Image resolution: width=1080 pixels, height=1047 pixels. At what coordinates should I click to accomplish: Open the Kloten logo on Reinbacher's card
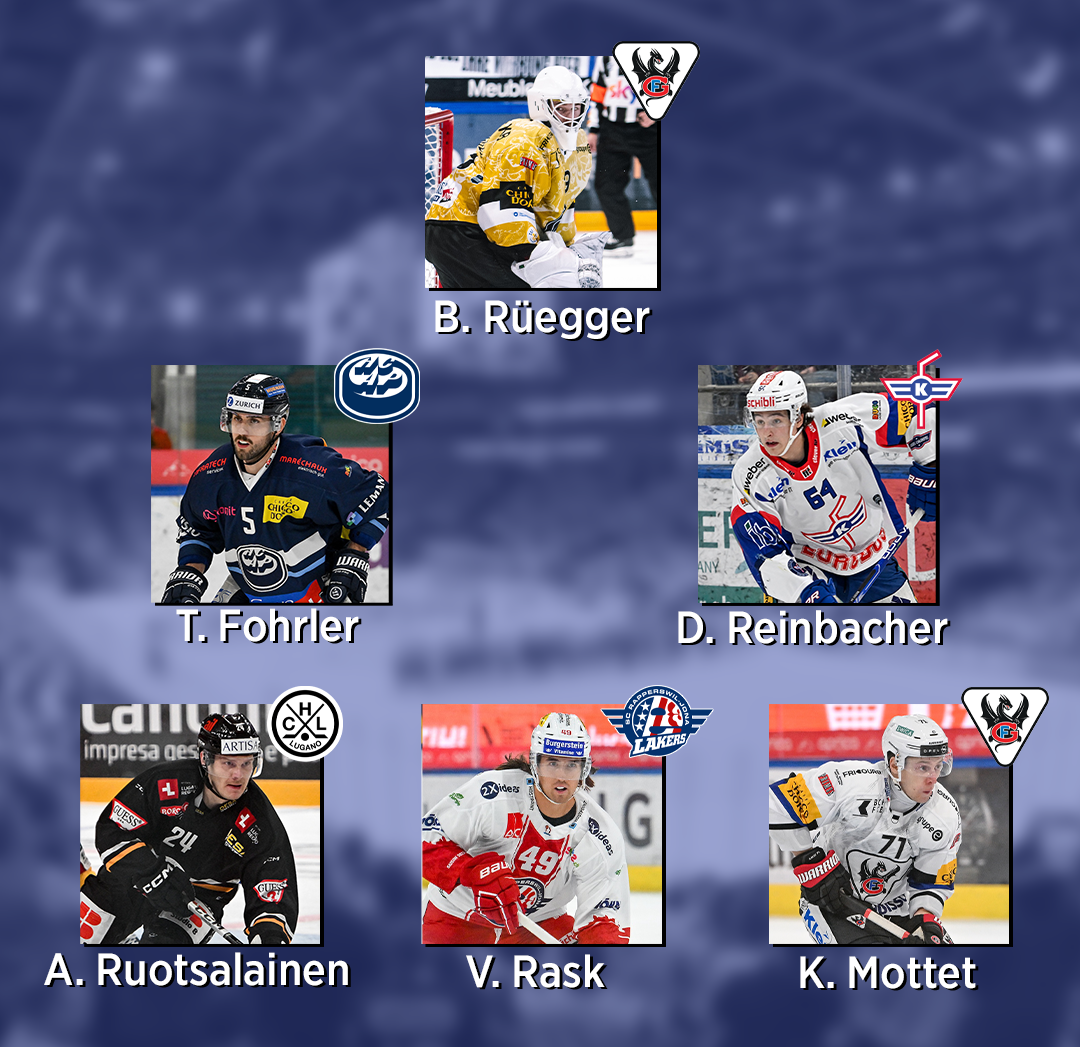coord(921,387)
